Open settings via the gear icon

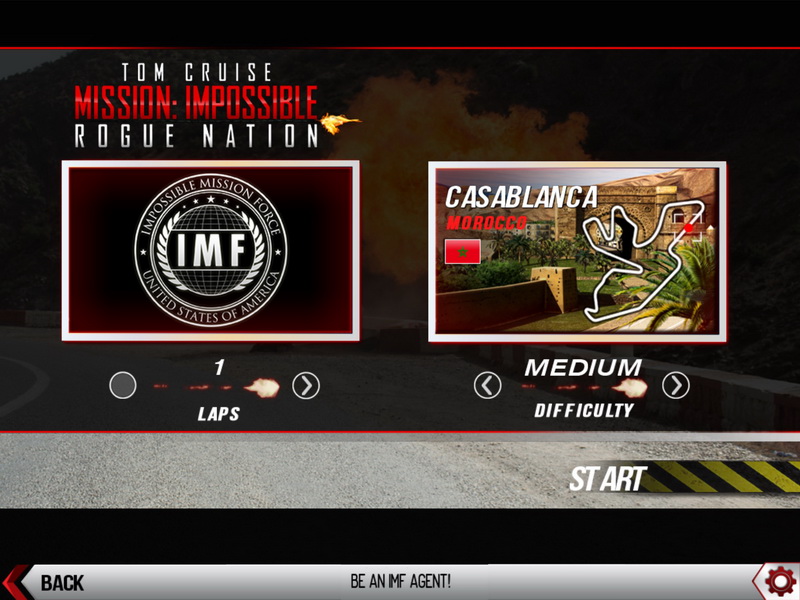(778, 580)
